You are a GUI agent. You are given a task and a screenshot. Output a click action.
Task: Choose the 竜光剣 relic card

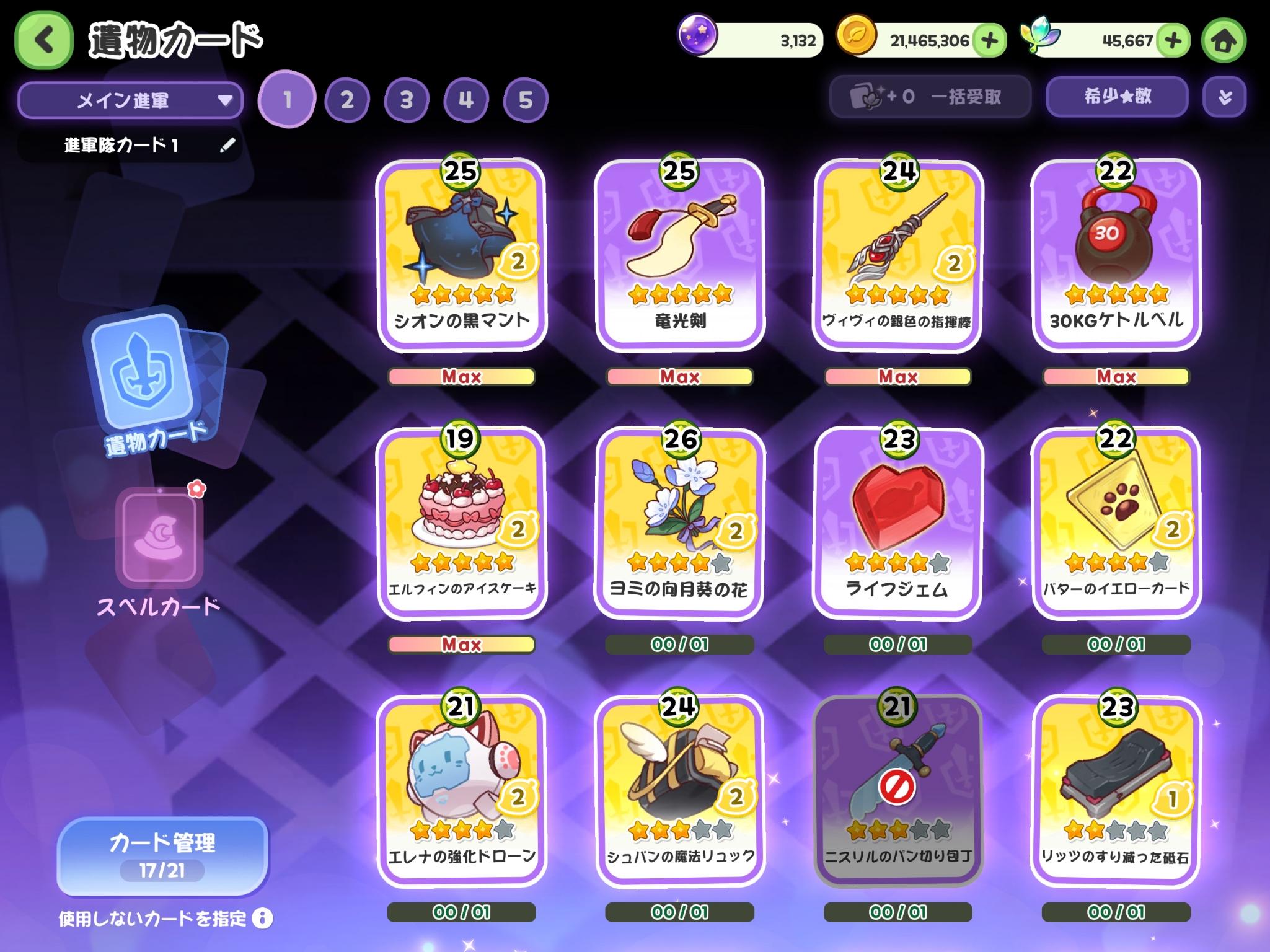pyautogui.click(x=680, y=255)
